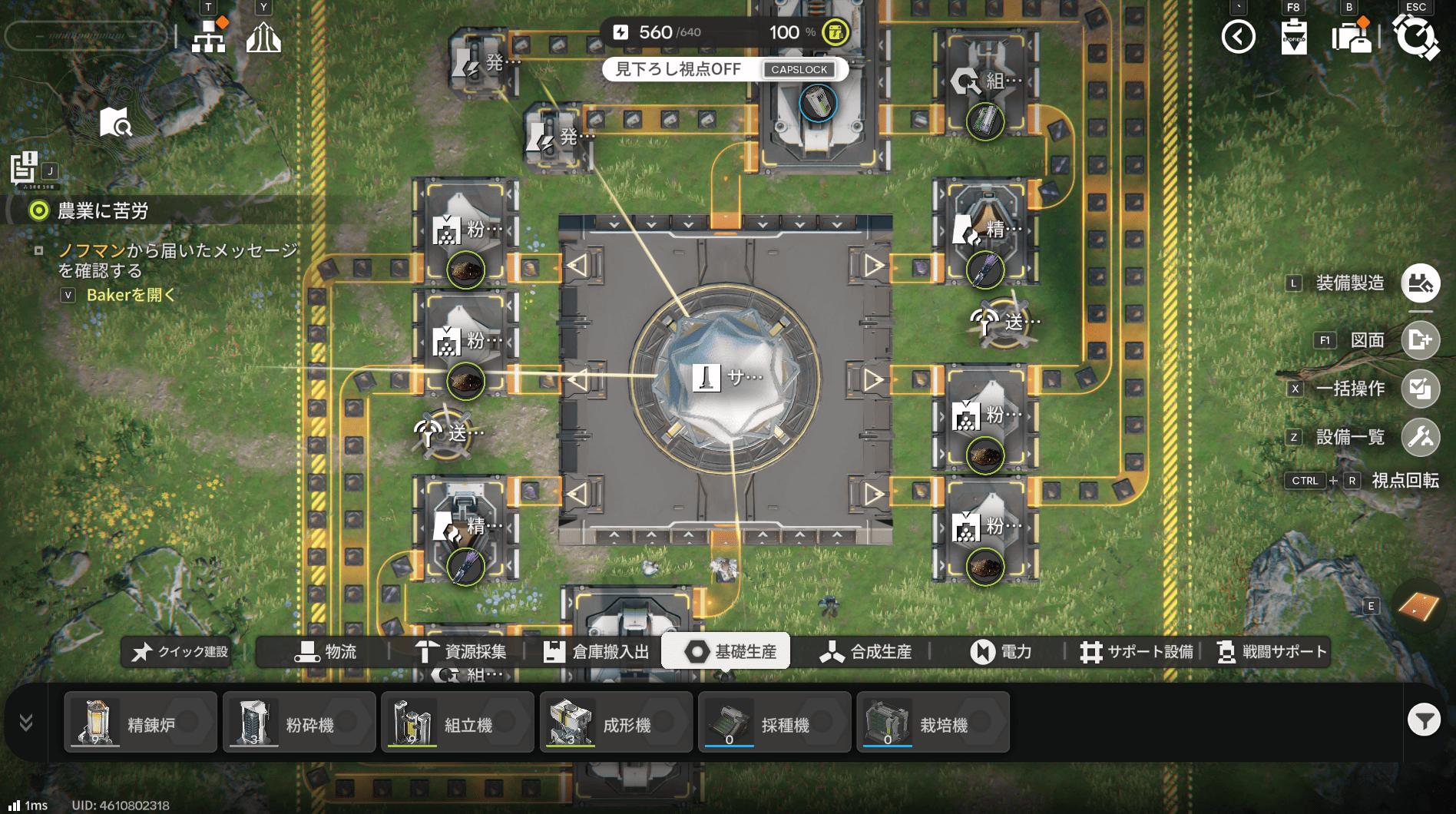This screenshot has width=1456, height=814.
Task: Switch to the 電力 category tab
Action: coord(1001,652)
